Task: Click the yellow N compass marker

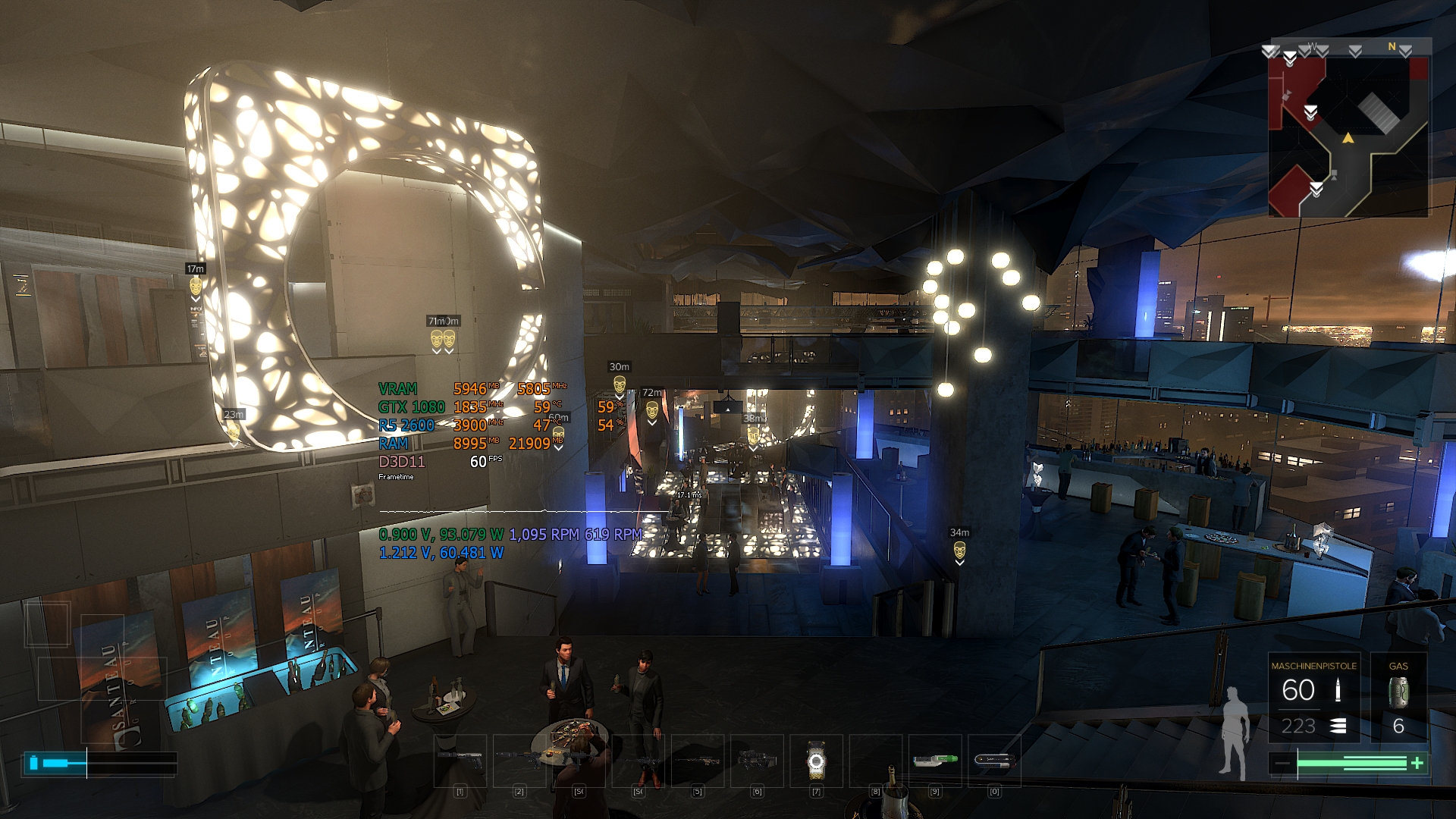Action: click(x=1392, y=47)
